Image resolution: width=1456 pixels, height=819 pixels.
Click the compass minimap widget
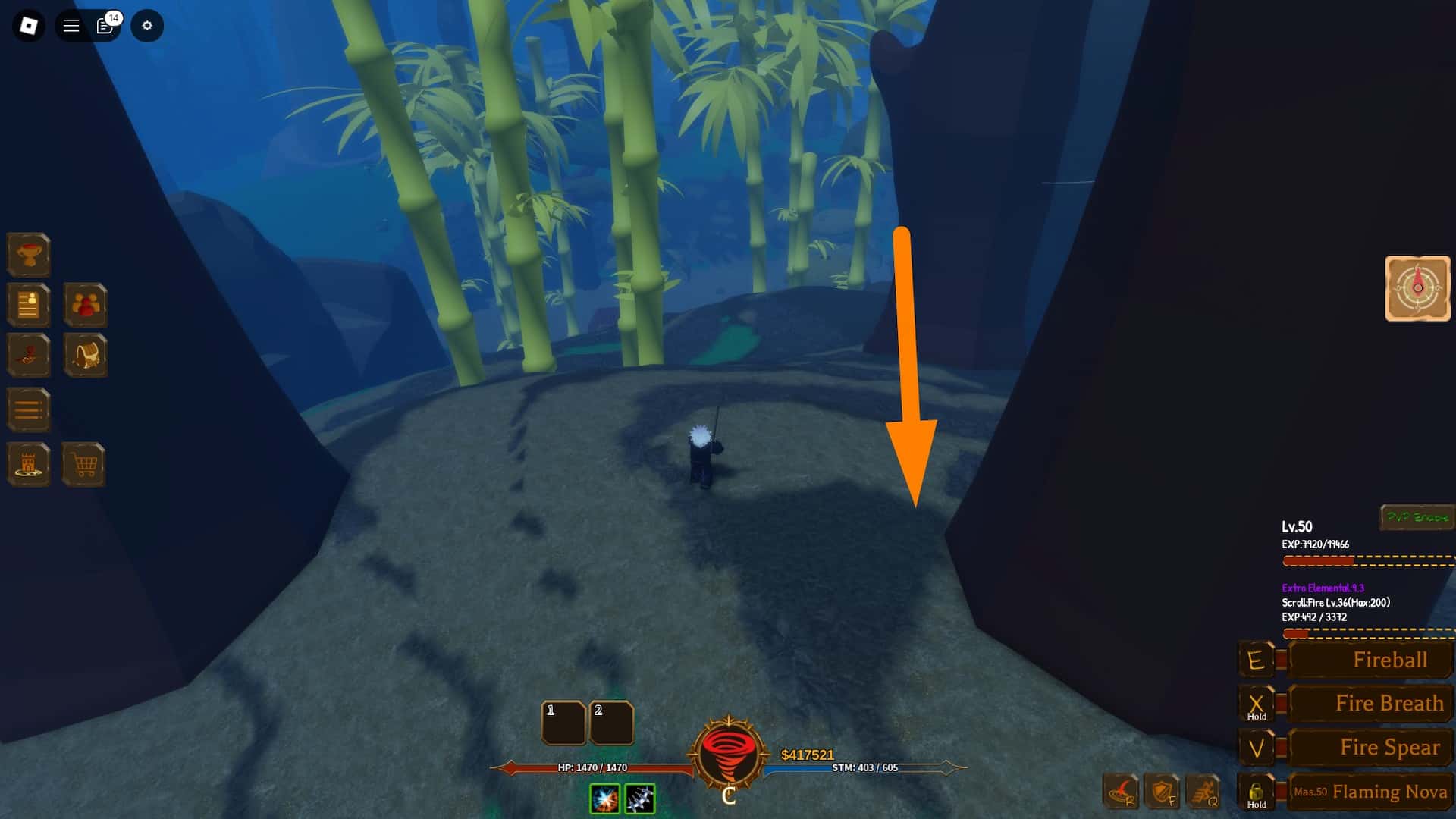coord(1417,290)
